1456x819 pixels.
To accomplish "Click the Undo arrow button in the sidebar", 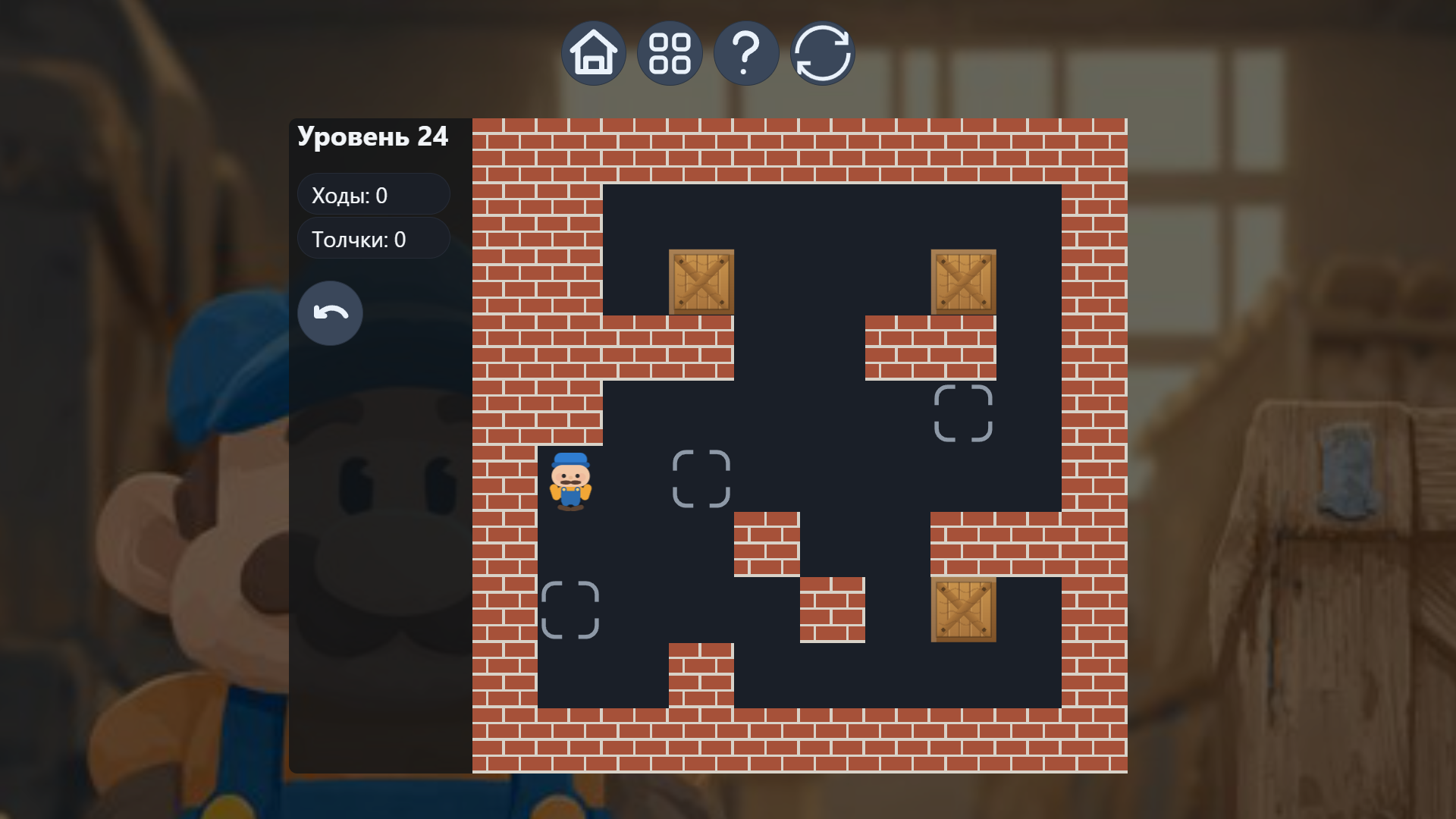I will 330,312.
